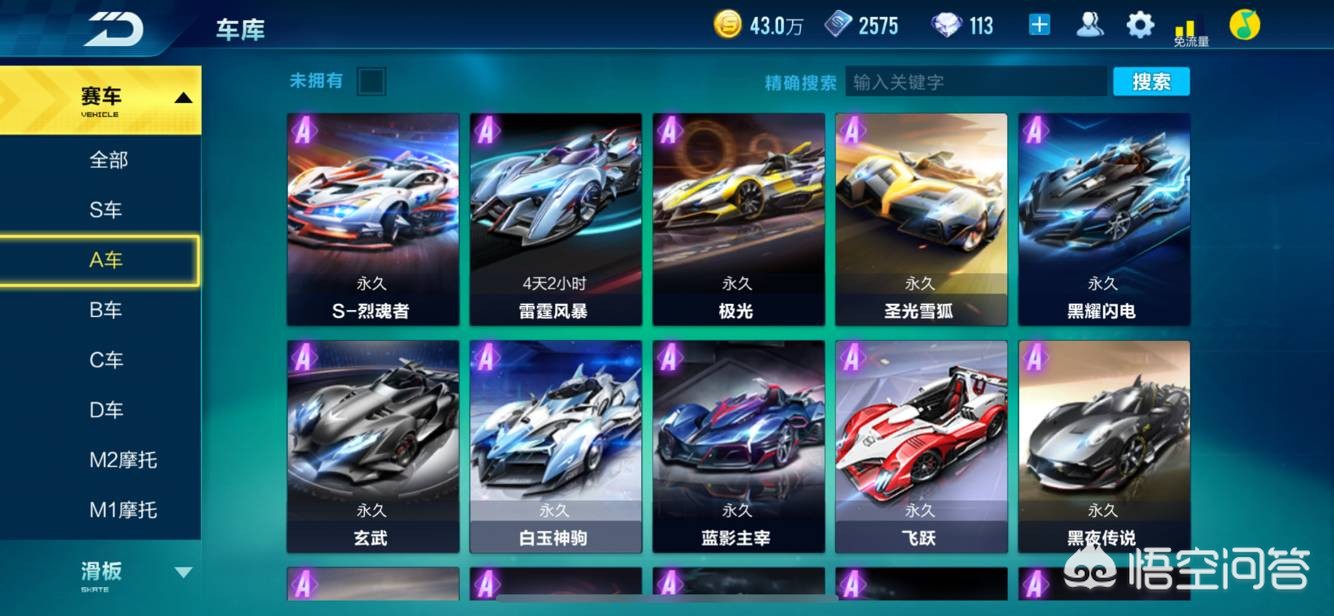Choose the 雷霆风暴 car card
The height and width of the screenshot is (616, 1334).
pyautogui.click(x=556, y=219)
